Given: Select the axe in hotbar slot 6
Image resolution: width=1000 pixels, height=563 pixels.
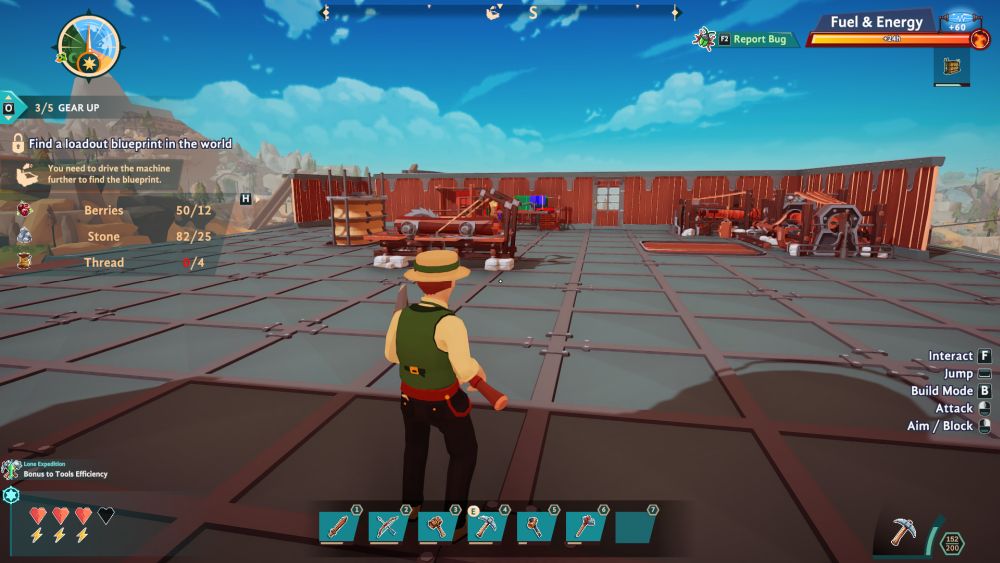Looking at the screenshot, I should (x=585, y=526).
